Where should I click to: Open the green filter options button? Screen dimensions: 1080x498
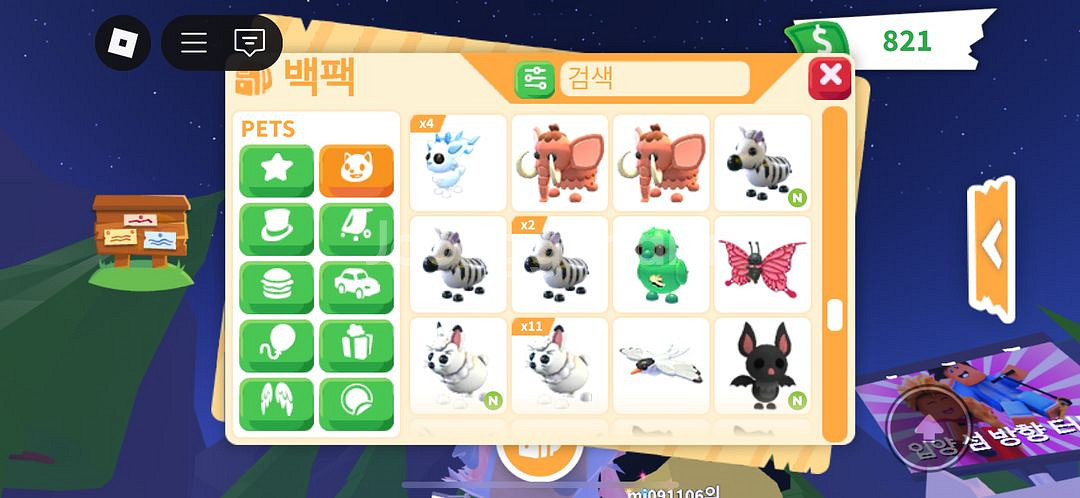click(x=535, y=79)
